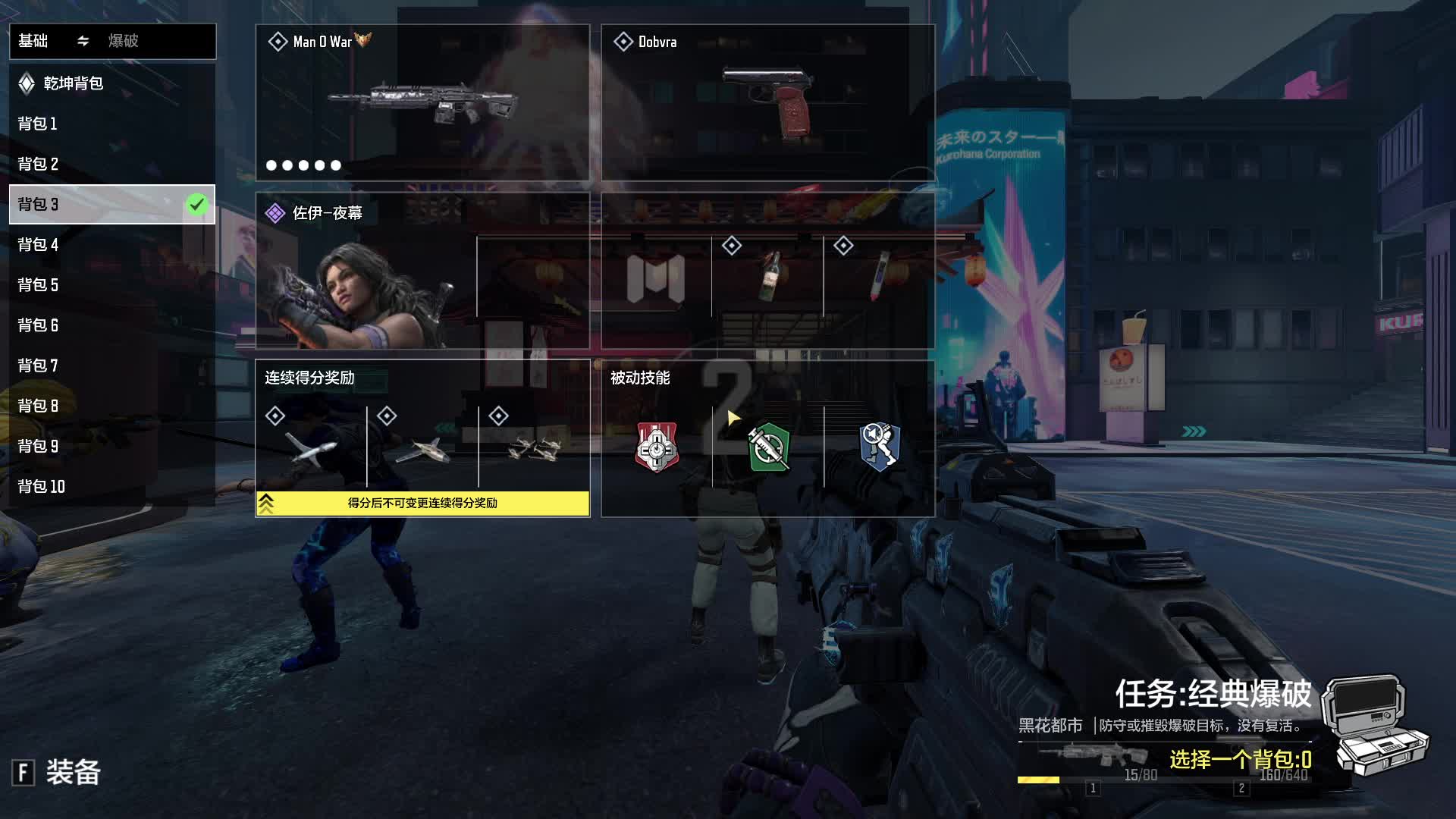Choose loadout 背包 10

coord(42,486)
